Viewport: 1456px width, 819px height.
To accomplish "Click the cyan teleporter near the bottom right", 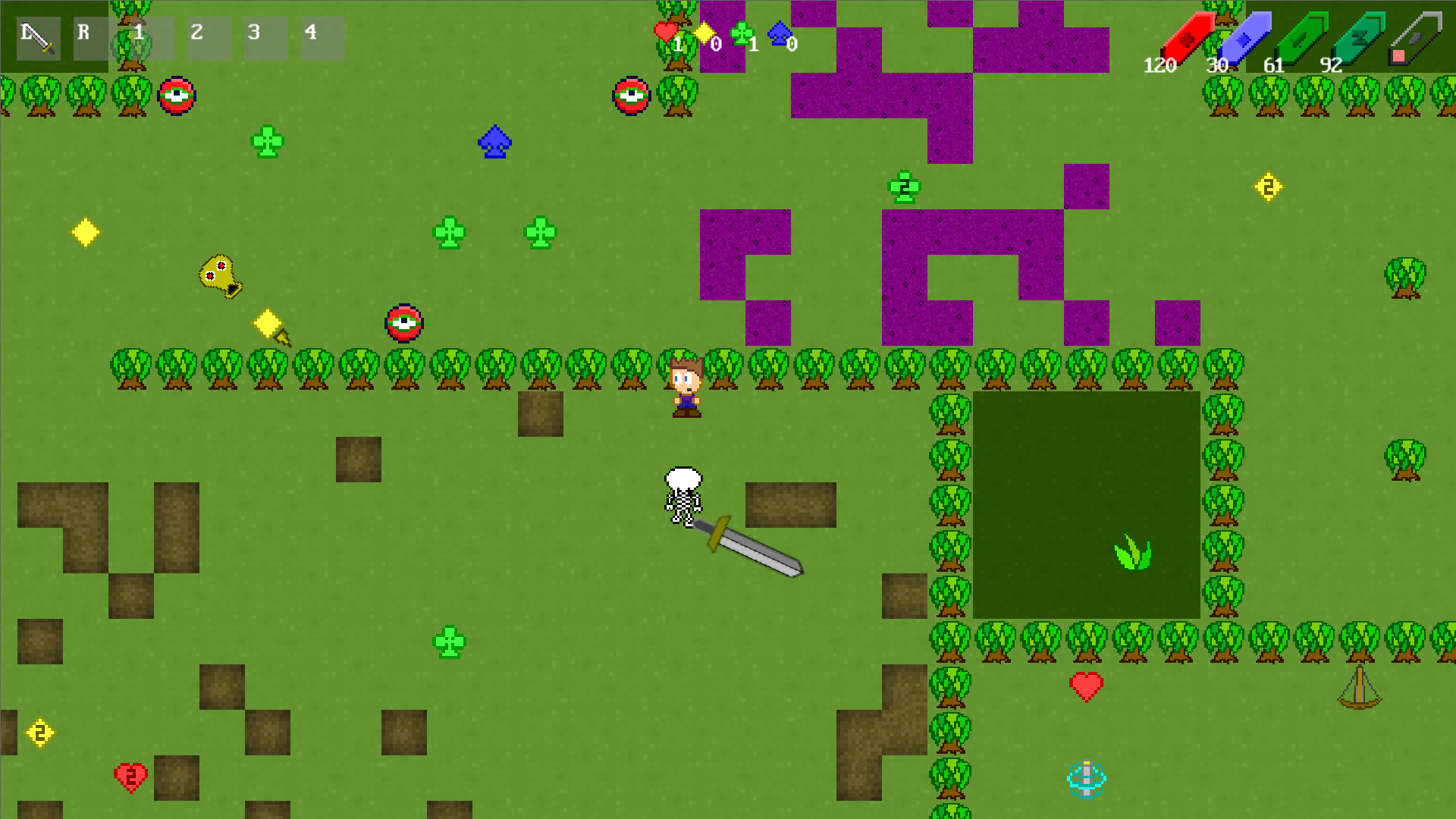I will [x=1087, y=777].
